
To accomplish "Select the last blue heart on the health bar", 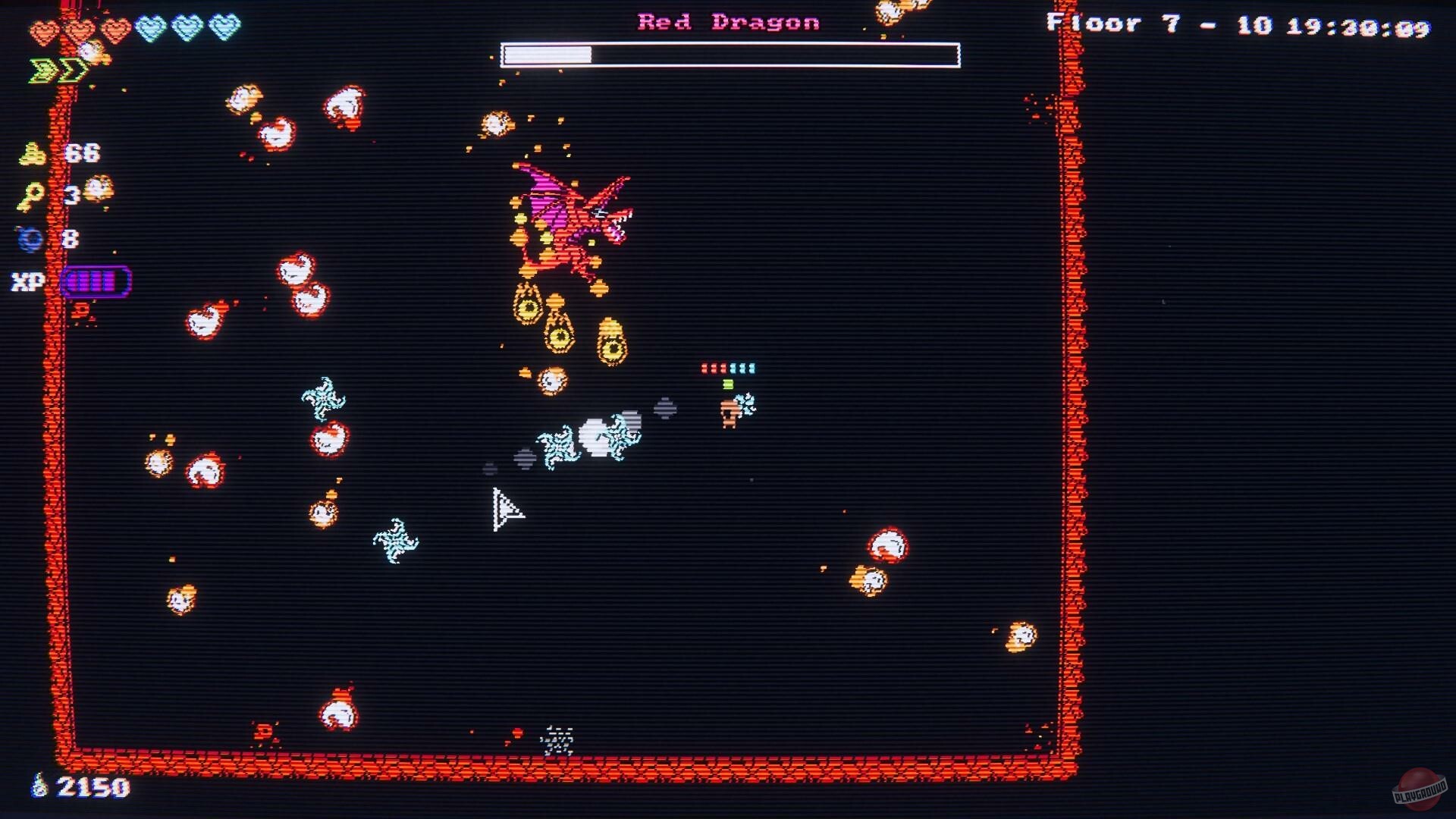I will pos(227,29).
